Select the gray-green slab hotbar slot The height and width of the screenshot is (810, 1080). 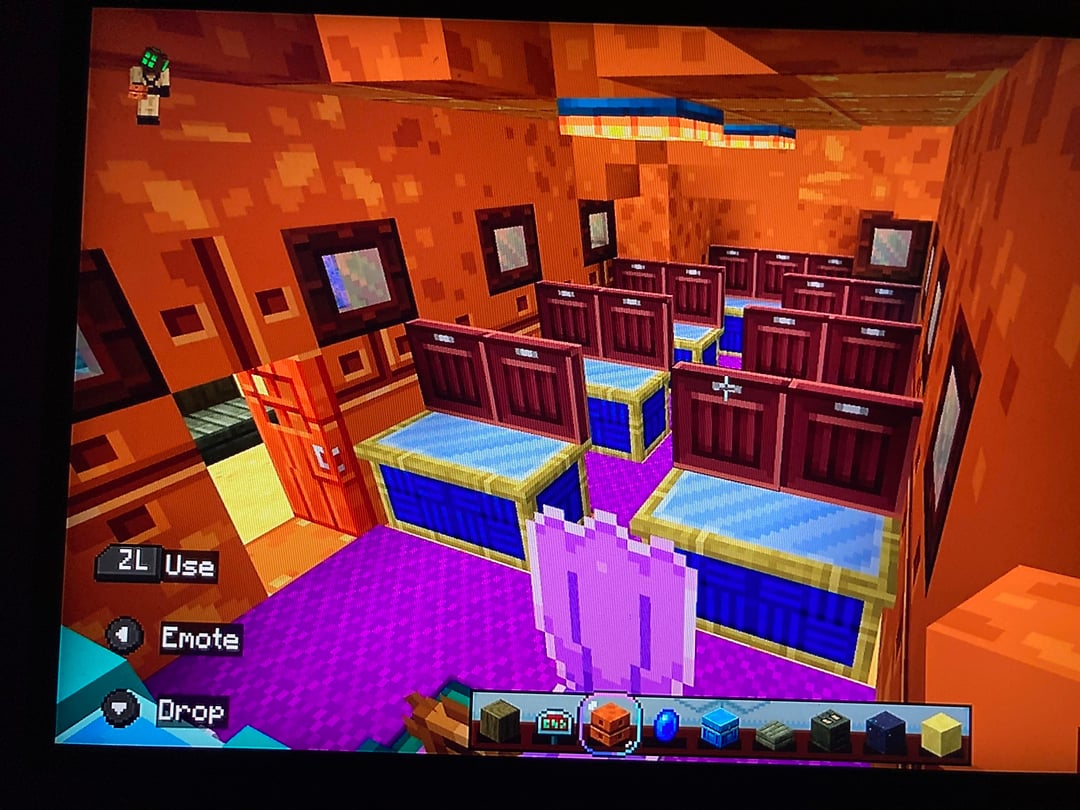click(x=774, y=733)
